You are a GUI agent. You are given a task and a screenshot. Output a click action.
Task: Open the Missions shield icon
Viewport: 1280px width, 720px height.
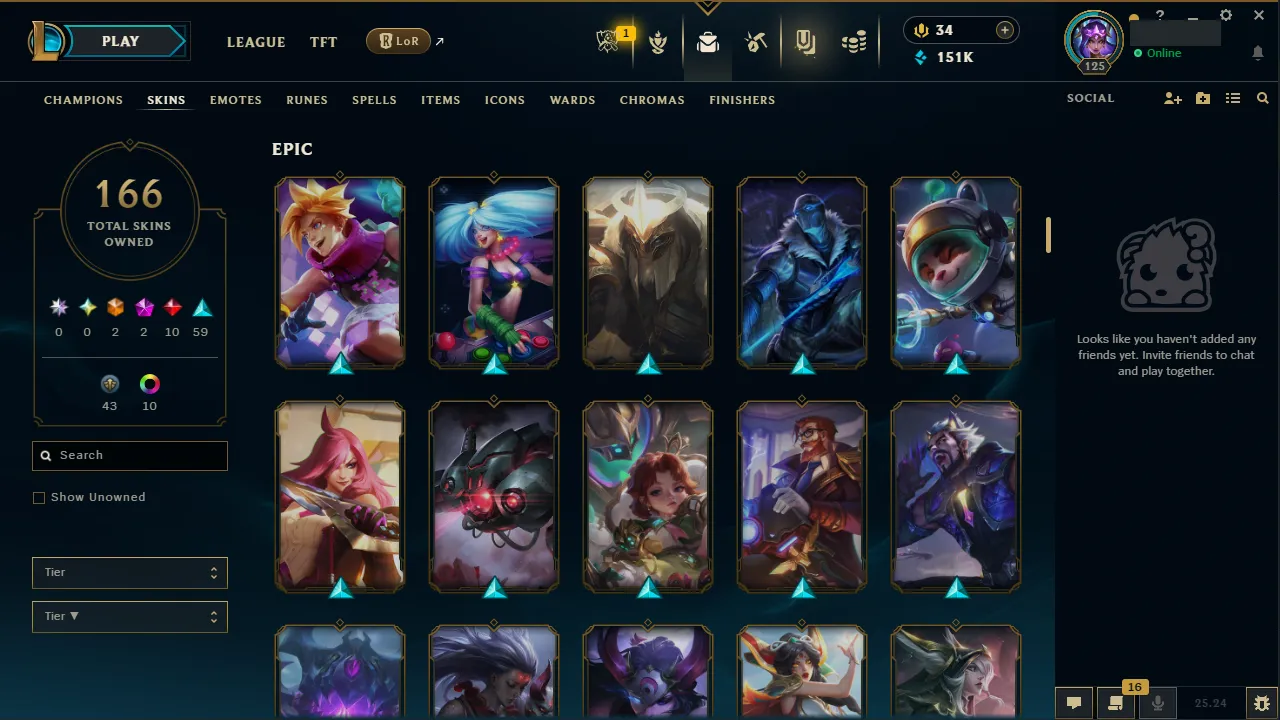pos(658,41)
